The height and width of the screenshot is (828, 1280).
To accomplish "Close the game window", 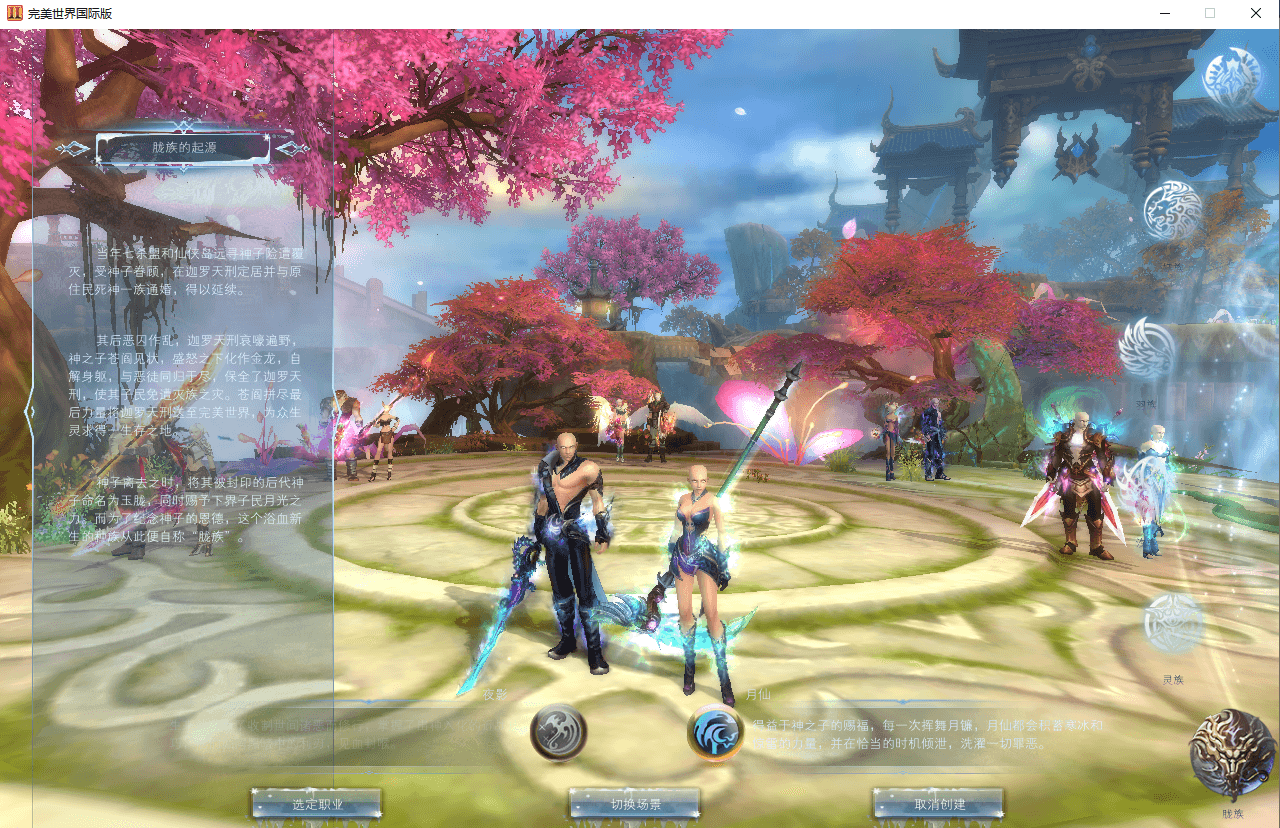I will (x=1256, y=14).
